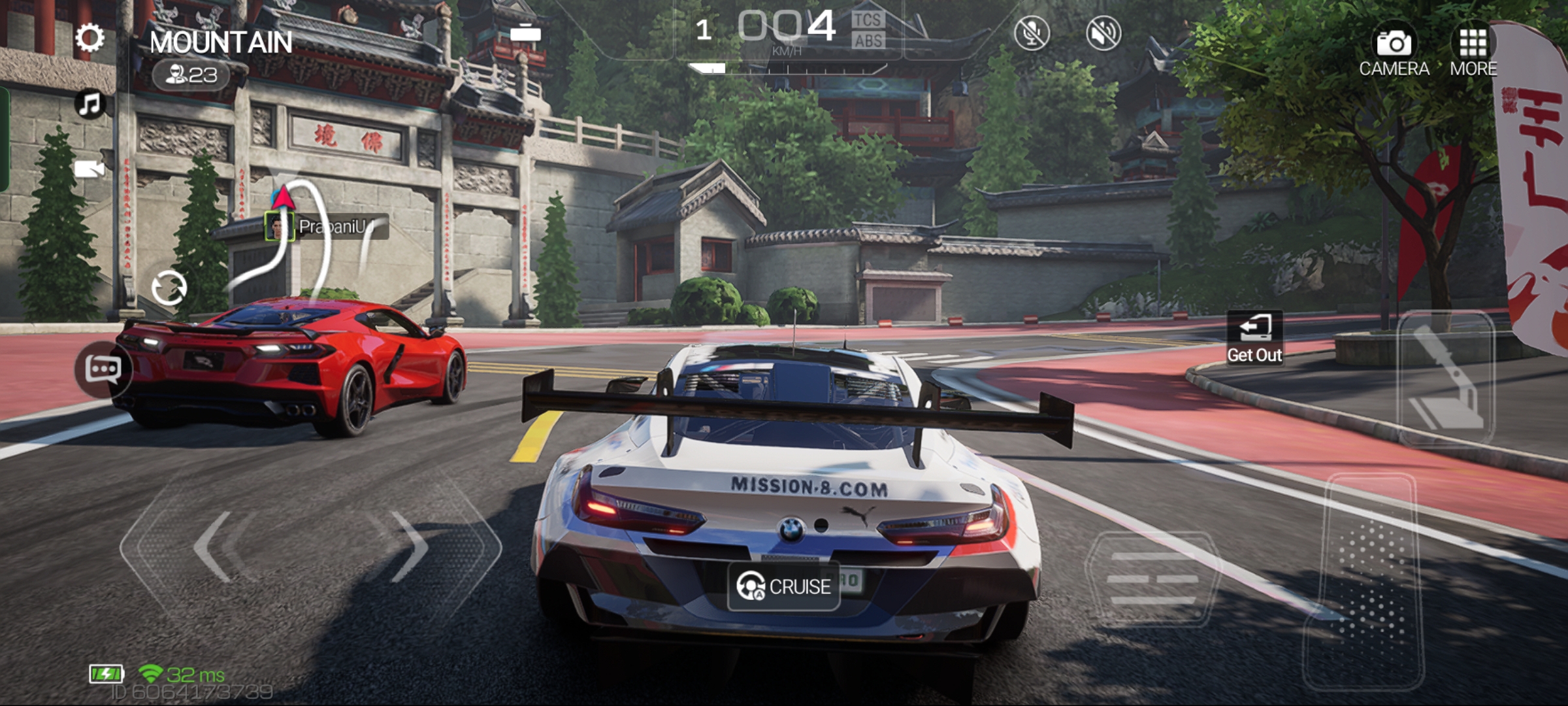Open the settings gear icon

(90, 38)
